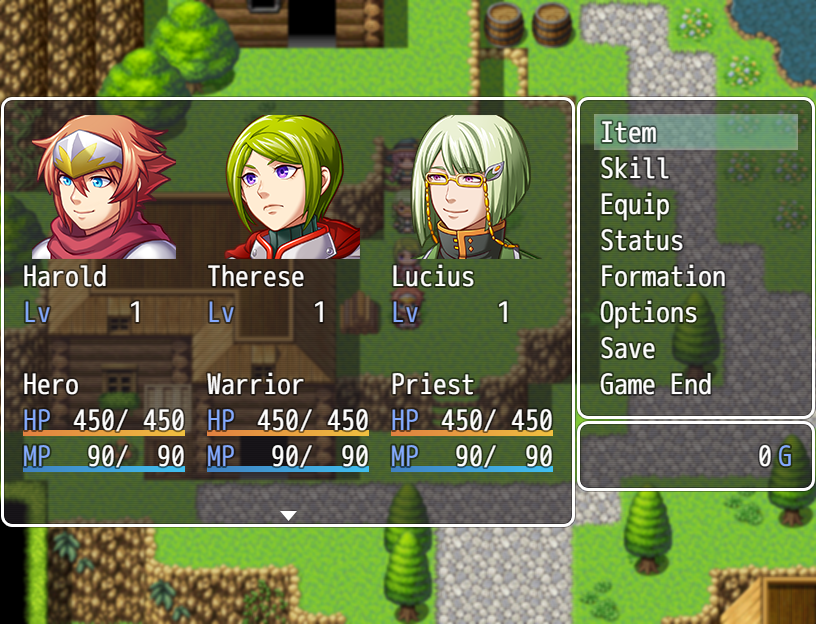Click the white down arrow below the party
Image resolution: width=816 pixels, height=624 pixels.
coord(288,515)
